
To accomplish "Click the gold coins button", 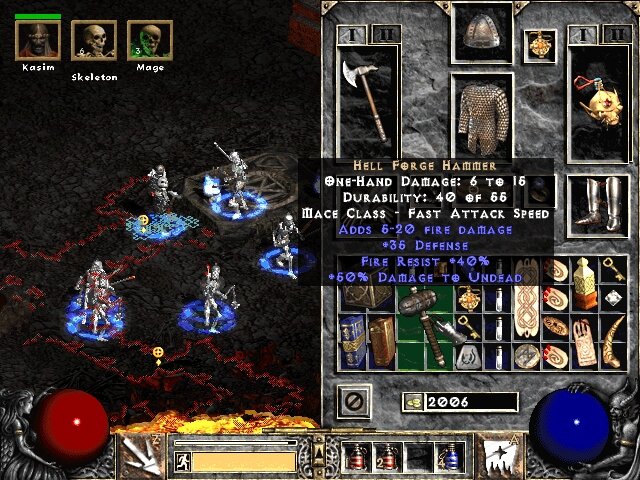I will (412, 402).
